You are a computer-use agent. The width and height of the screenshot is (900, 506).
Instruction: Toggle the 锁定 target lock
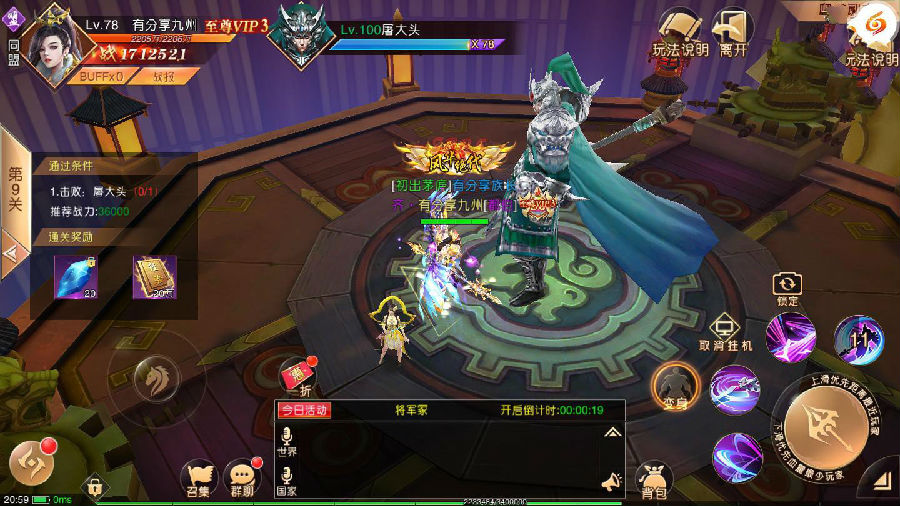point(788,289)
